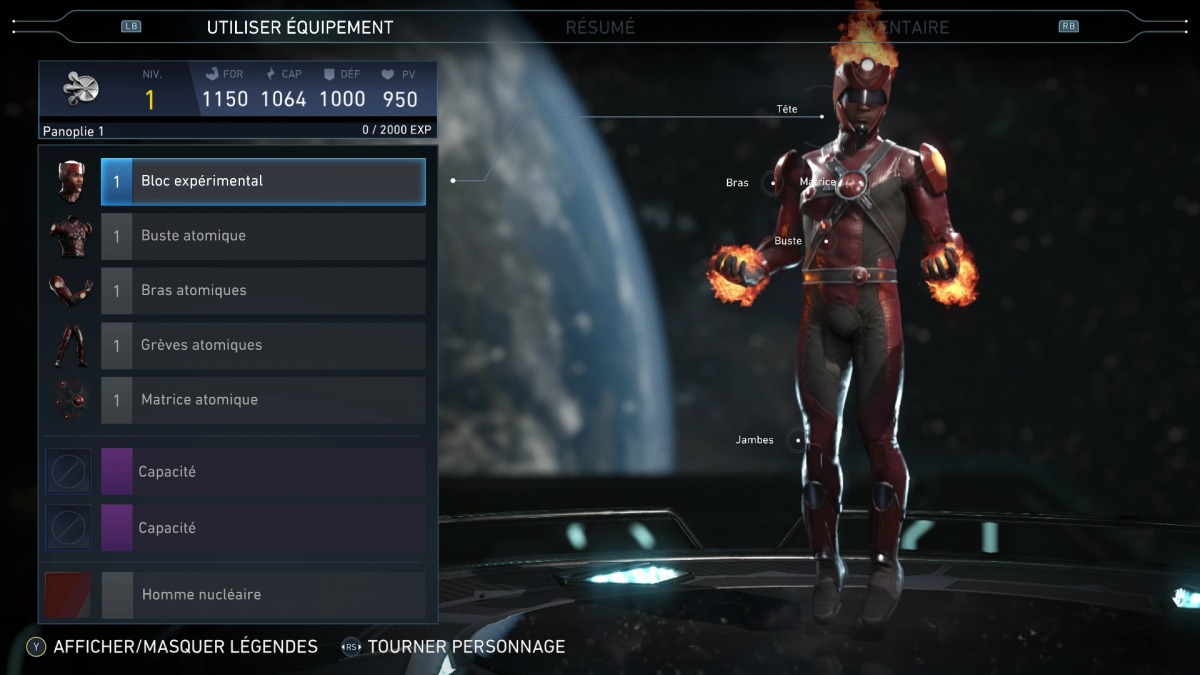Click the Tête label on the character
The width and height of the screenshot is (1200, 675).
click(788, 109)
